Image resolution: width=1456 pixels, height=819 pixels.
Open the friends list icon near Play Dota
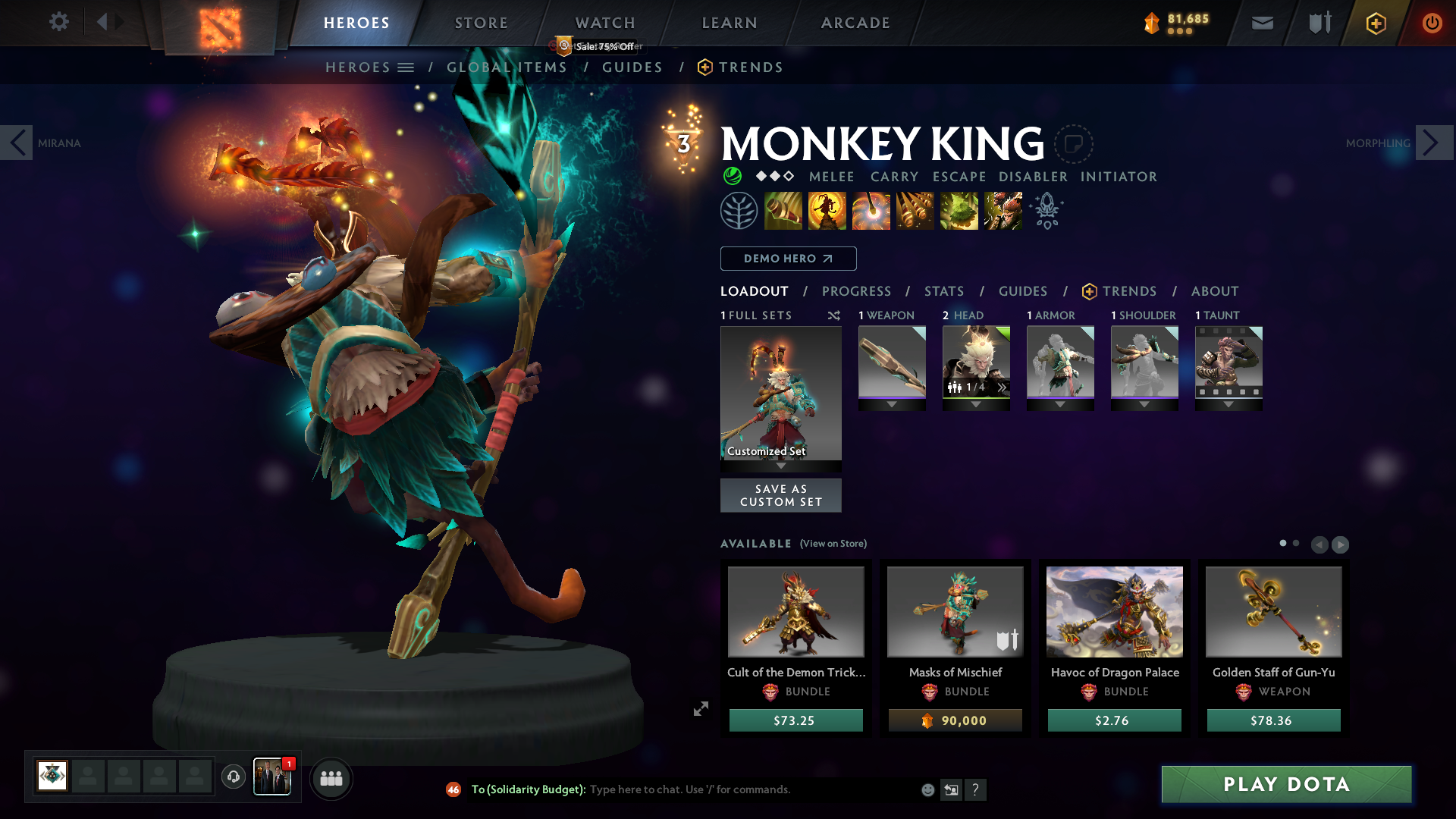point(331,777)
